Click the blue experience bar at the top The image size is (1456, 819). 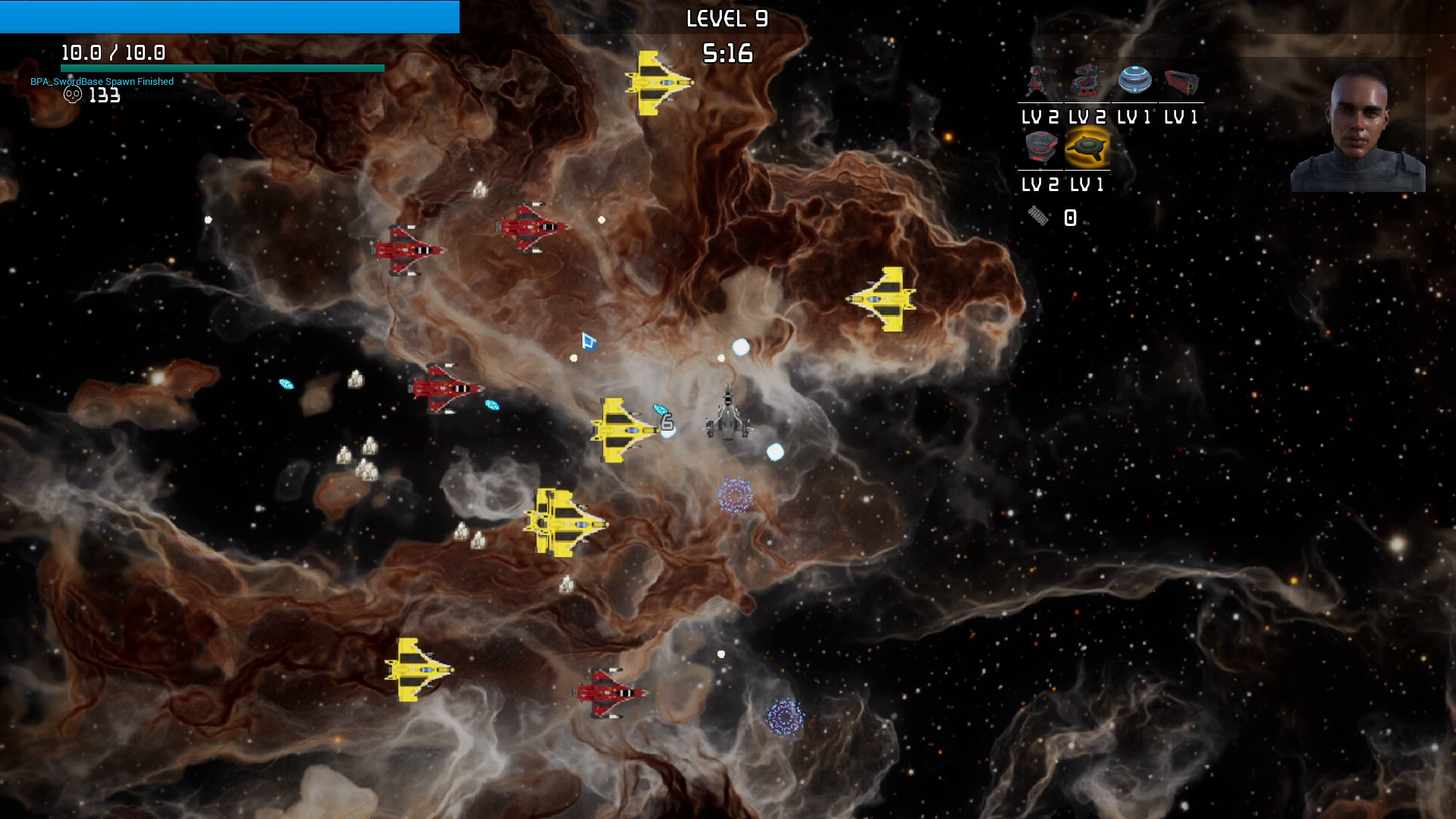pos(227,17)
